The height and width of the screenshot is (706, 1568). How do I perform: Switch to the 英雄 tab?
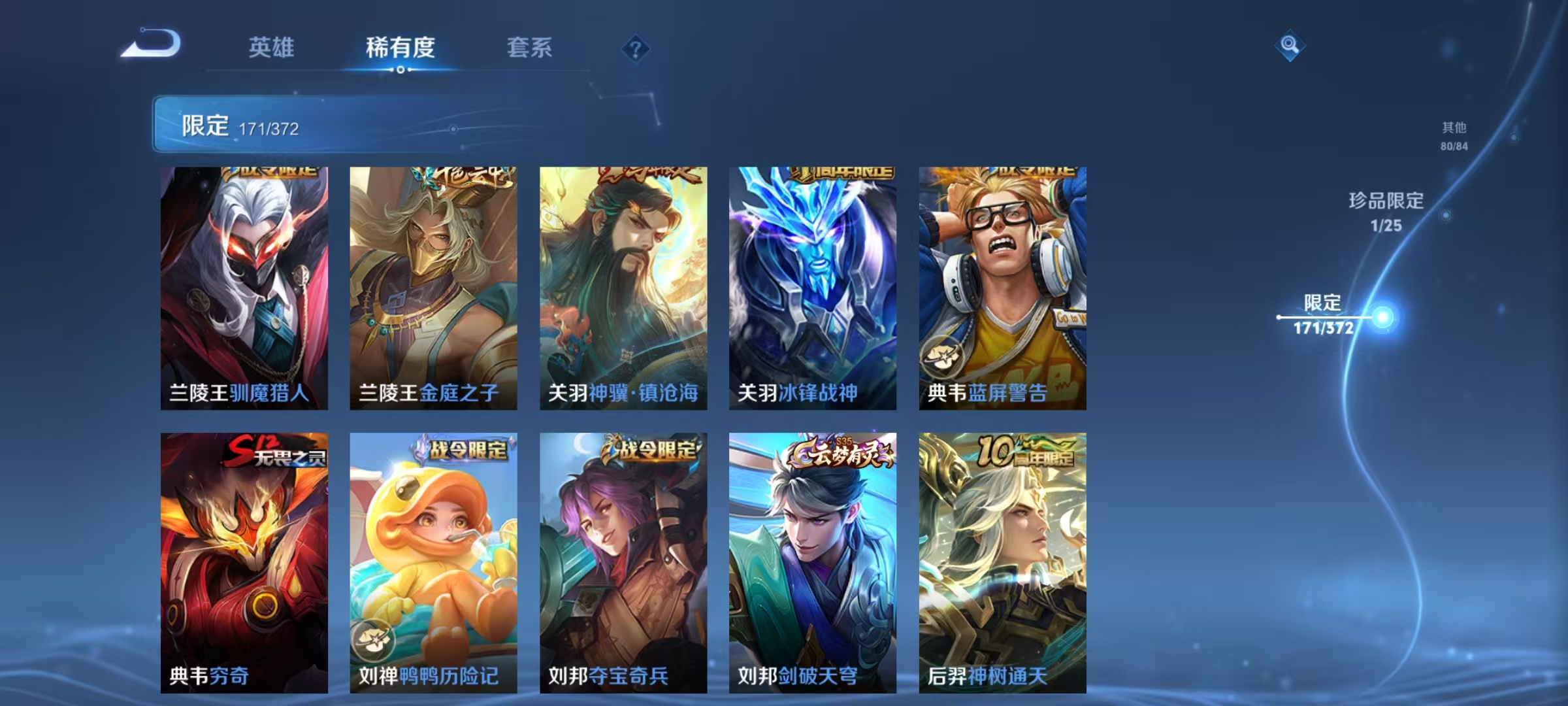coord(273,48)
